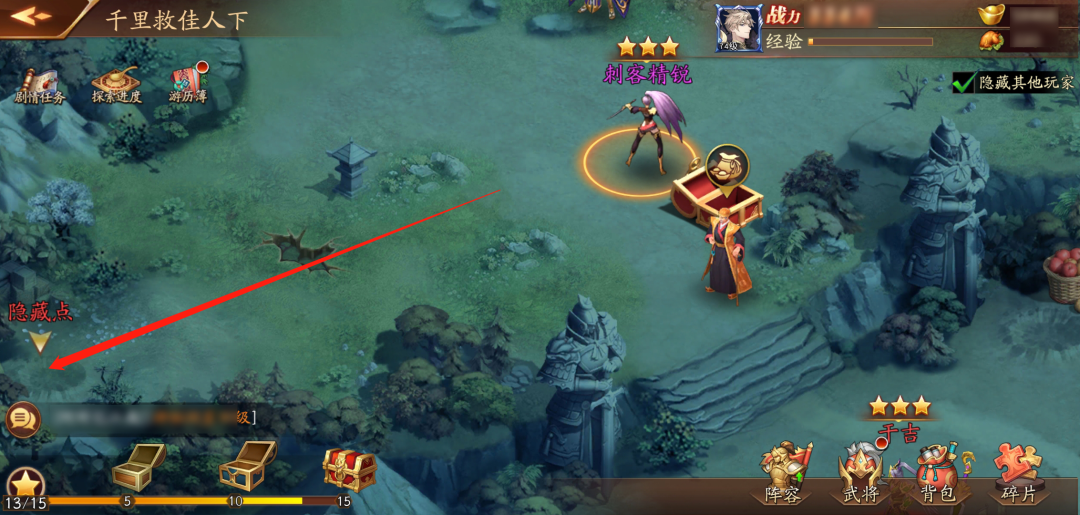Claim the 10-star blue chest reward

tap(247, 464)
